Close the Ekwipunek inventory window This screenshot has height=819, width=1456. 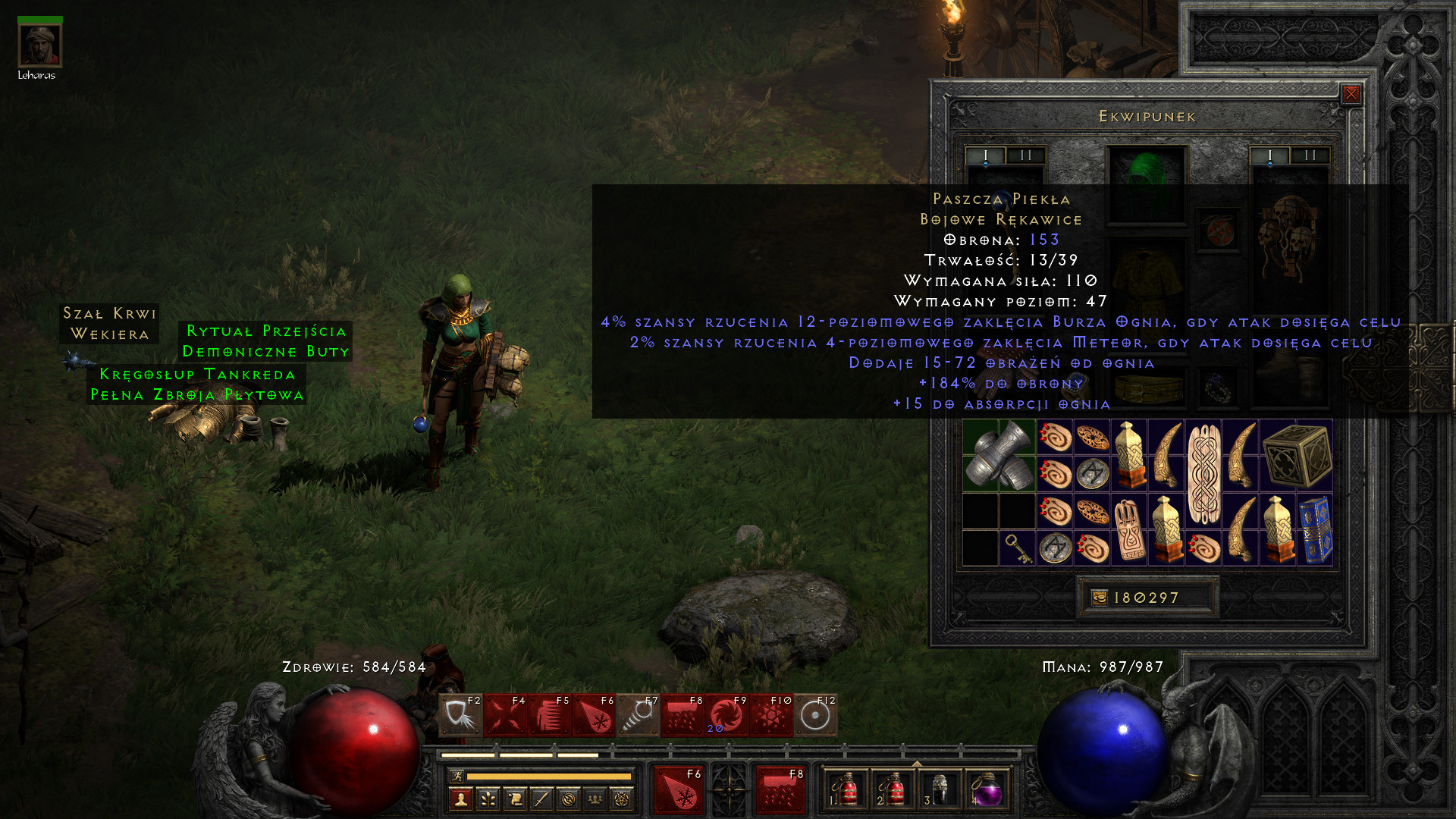click(x=1351, y=94)
